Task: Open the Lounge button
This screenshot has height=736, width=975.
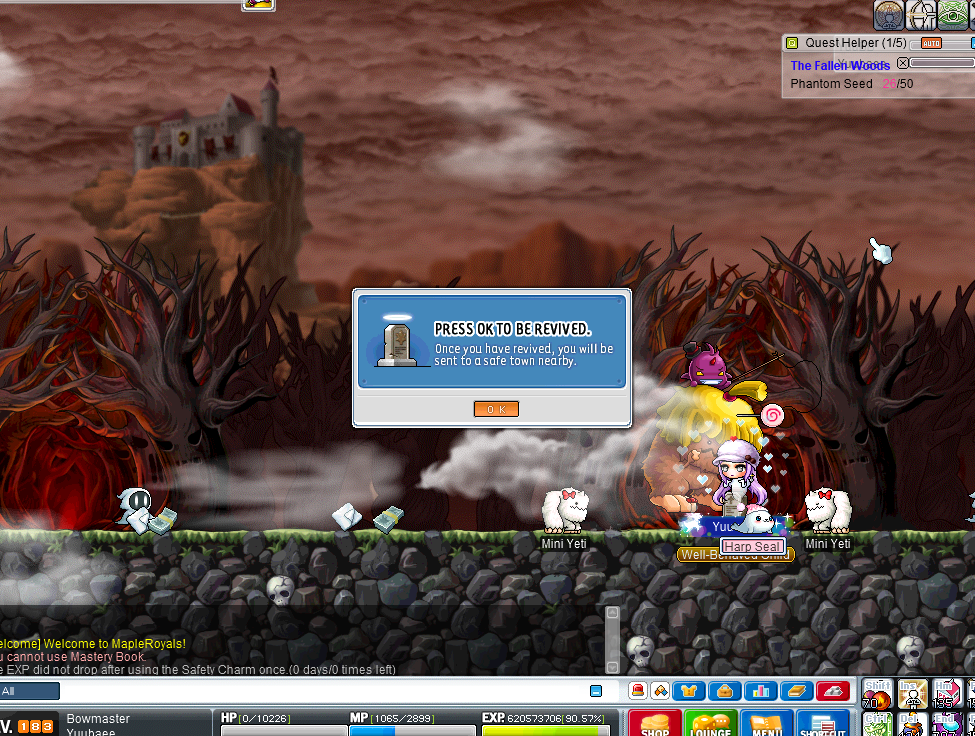Action: coord(711,723)
